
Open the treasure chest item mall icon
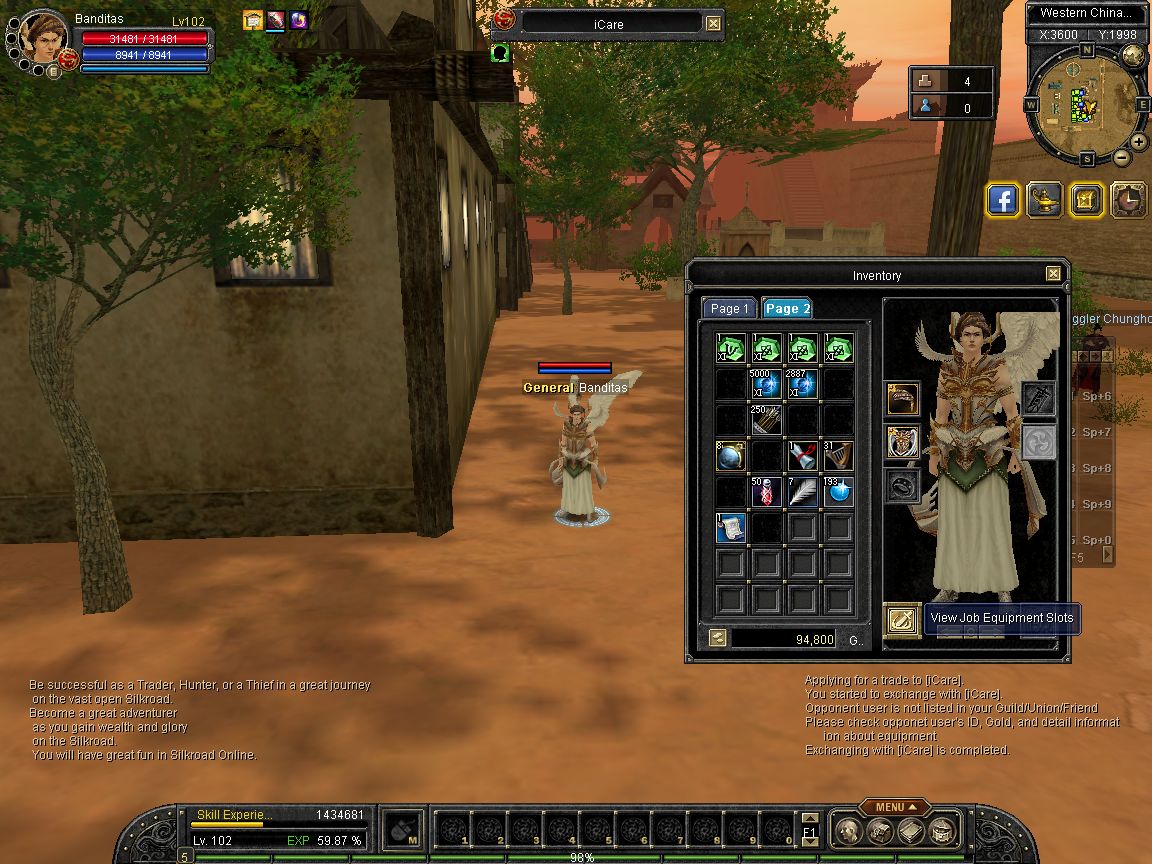[x=1087, y=200]
